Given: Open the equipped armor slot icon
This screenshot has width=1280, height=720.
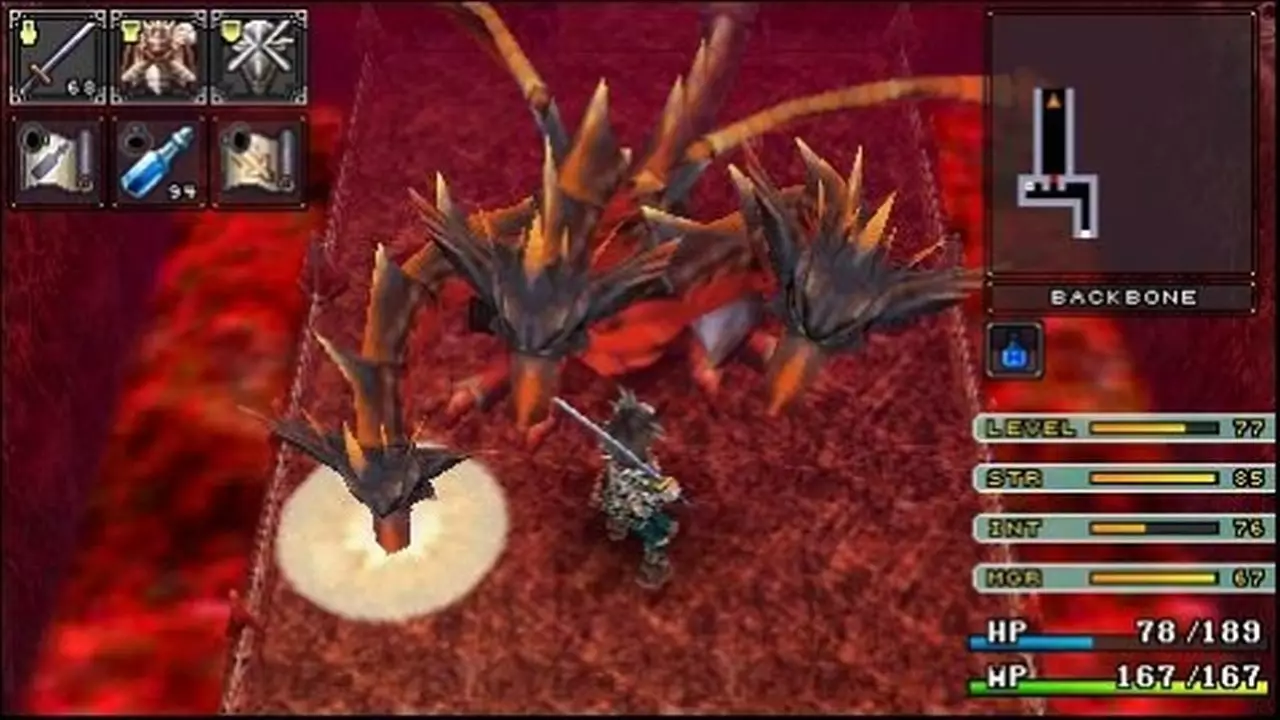Looking at the screenshot, I should coord(158,55).
